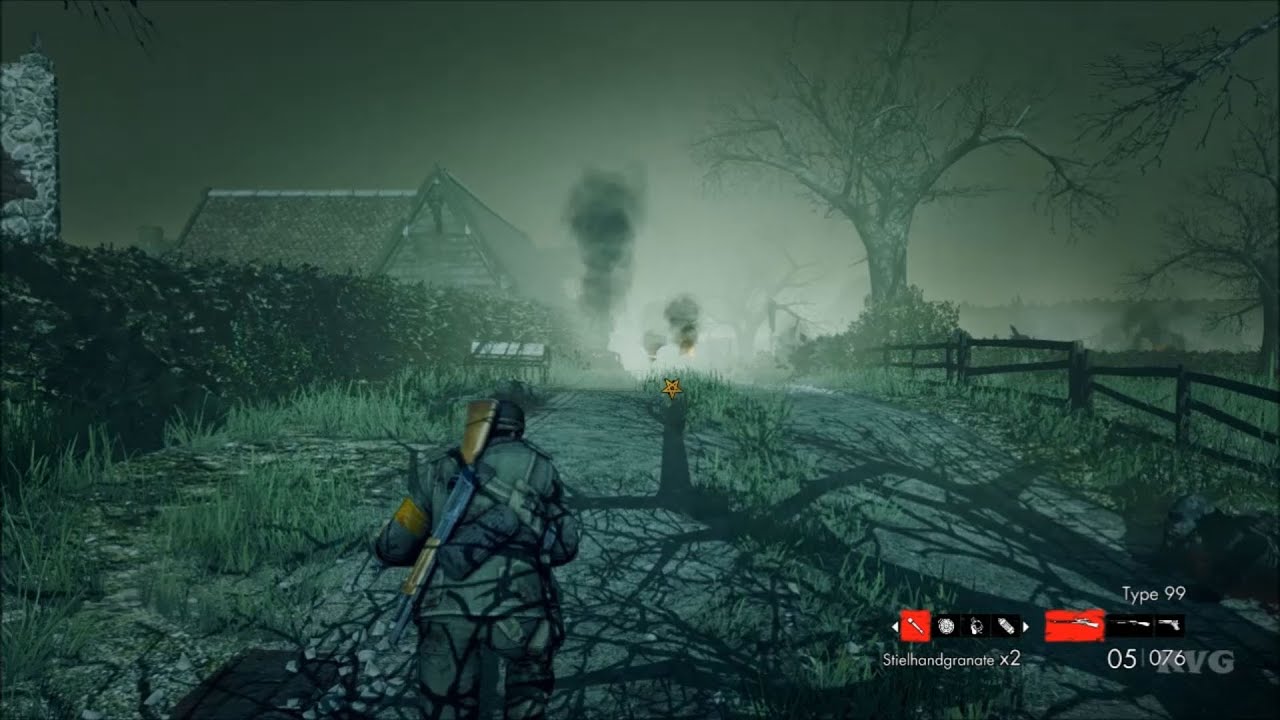The width and height of the screenshot is (1280, 720).
Task: Switch to the submachine gun slot
Action: [1129, 626]
